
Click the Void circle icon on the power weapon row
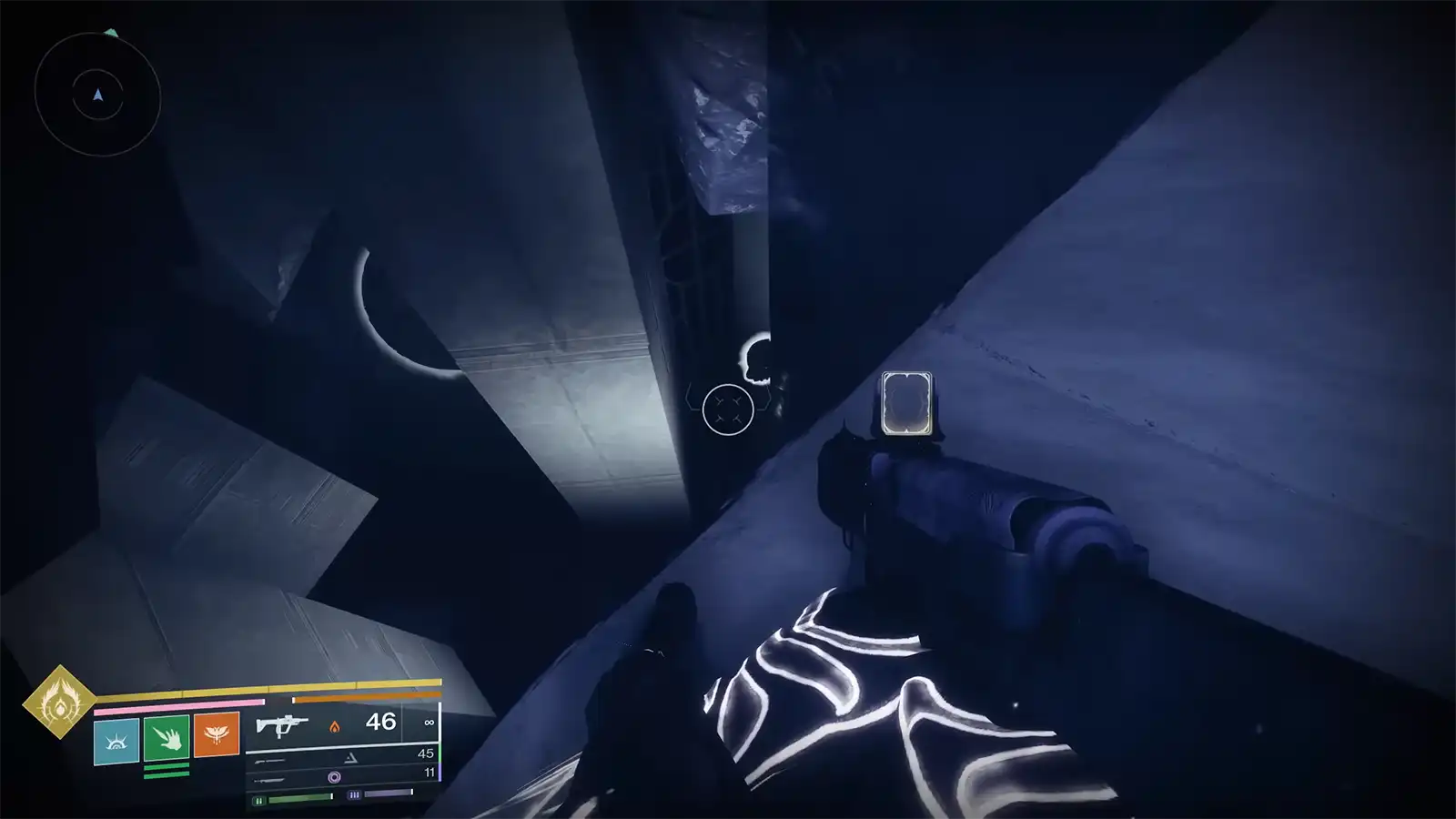(x=336, y=777)
